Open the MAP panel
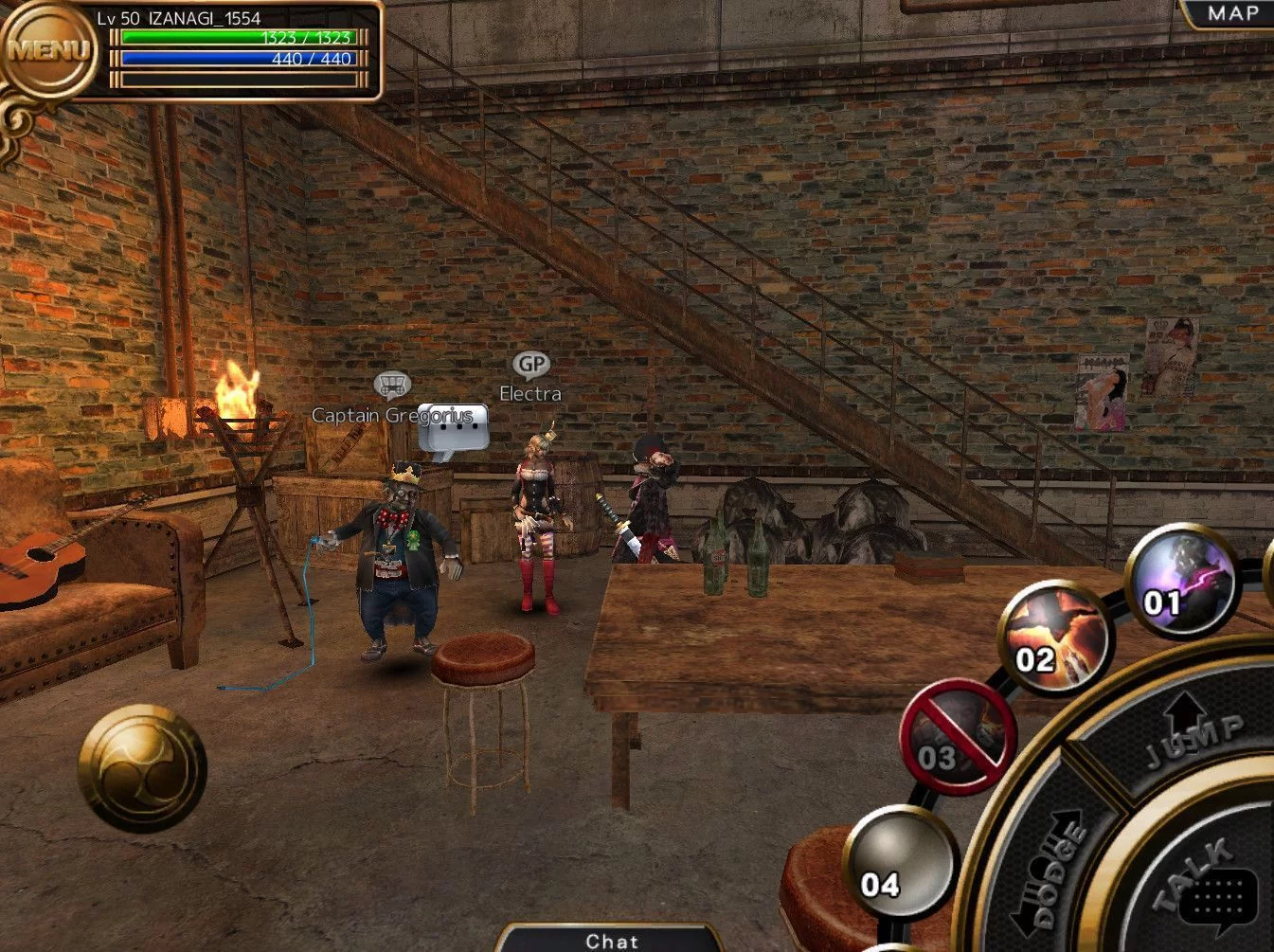 click(x=1231, y=14)
